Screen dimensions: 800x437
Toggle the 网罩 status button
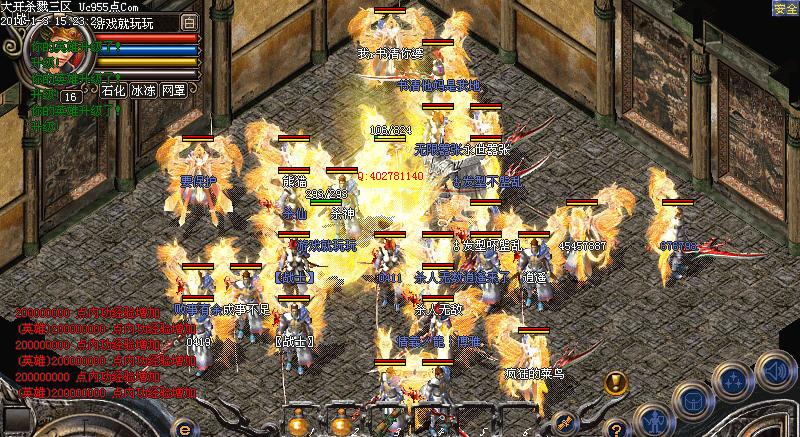(173, 90)
